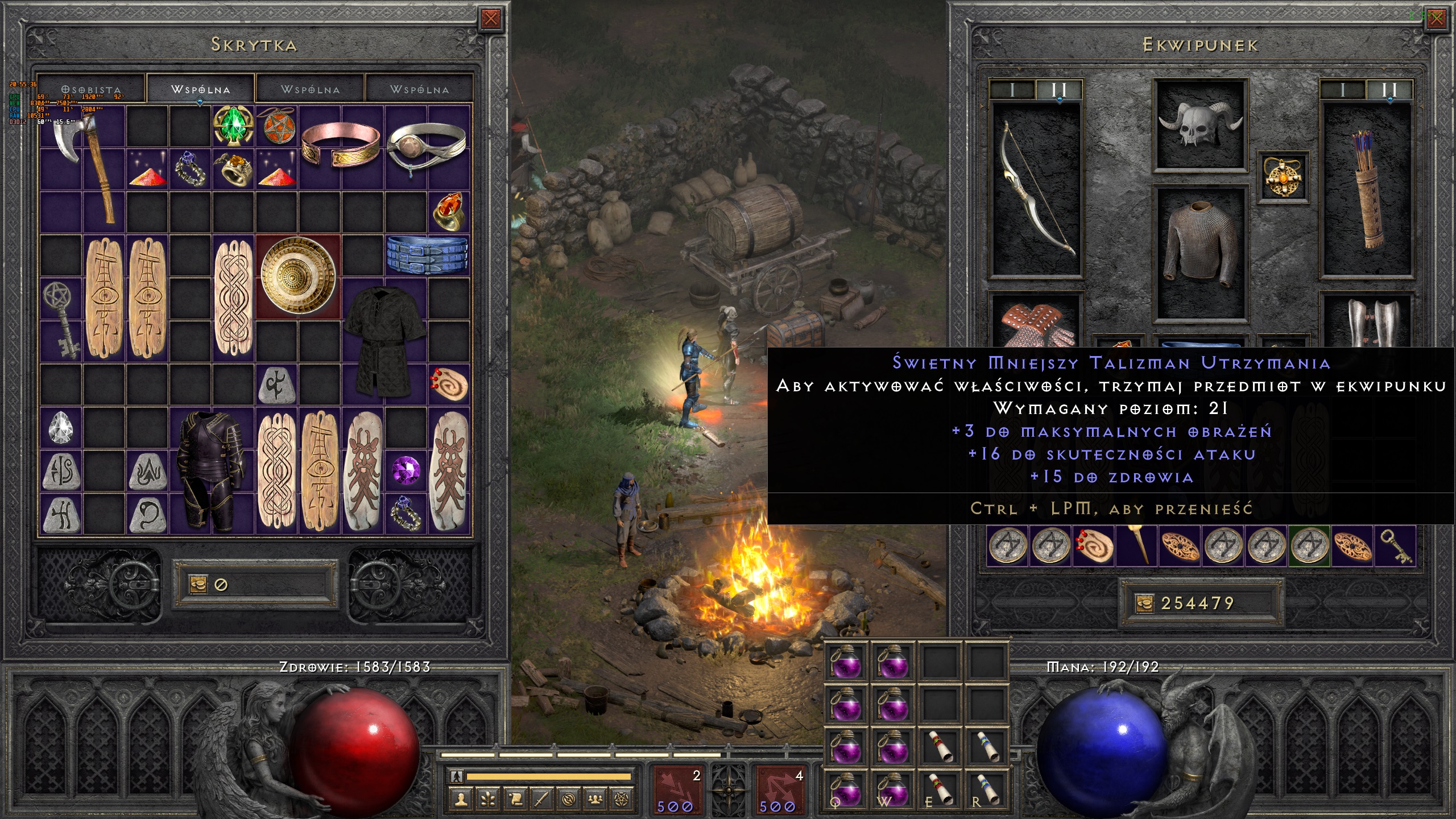This screenshot has height=819, width=1456.
Task: Select the golden round shield in stash
Action: pos(298,276)
